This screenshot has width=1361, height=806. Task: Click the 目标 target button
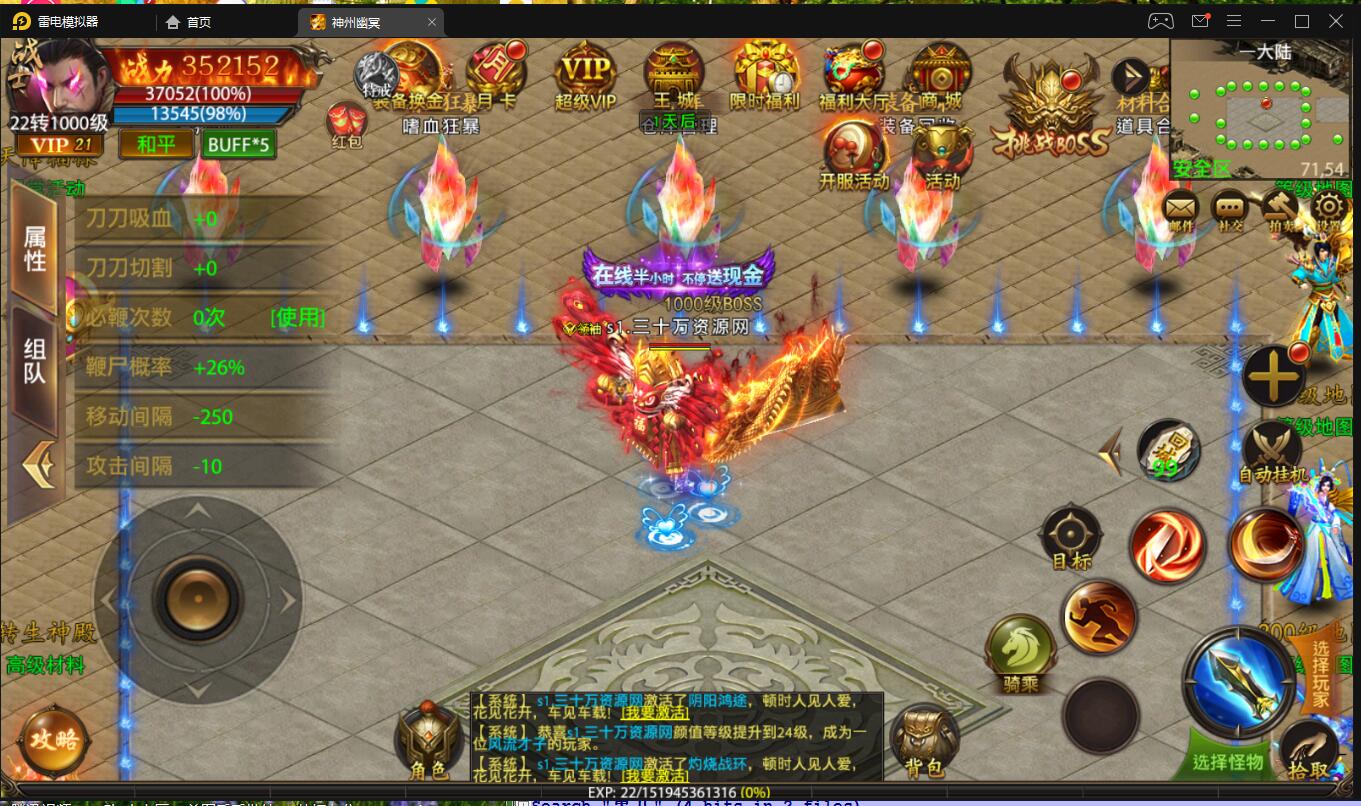(1071, 535)
